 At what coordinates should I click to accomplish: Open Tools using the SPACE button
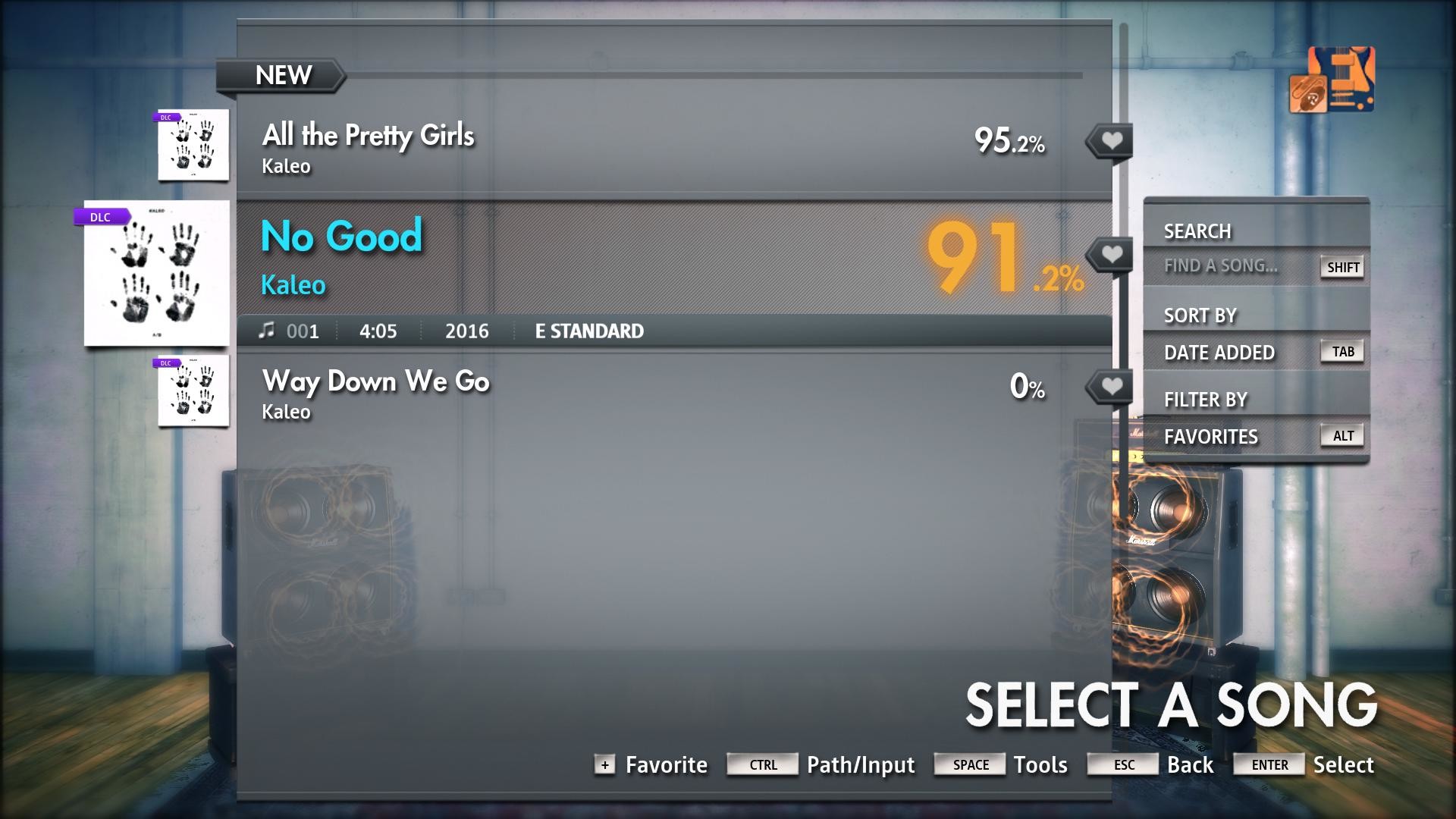969,764
